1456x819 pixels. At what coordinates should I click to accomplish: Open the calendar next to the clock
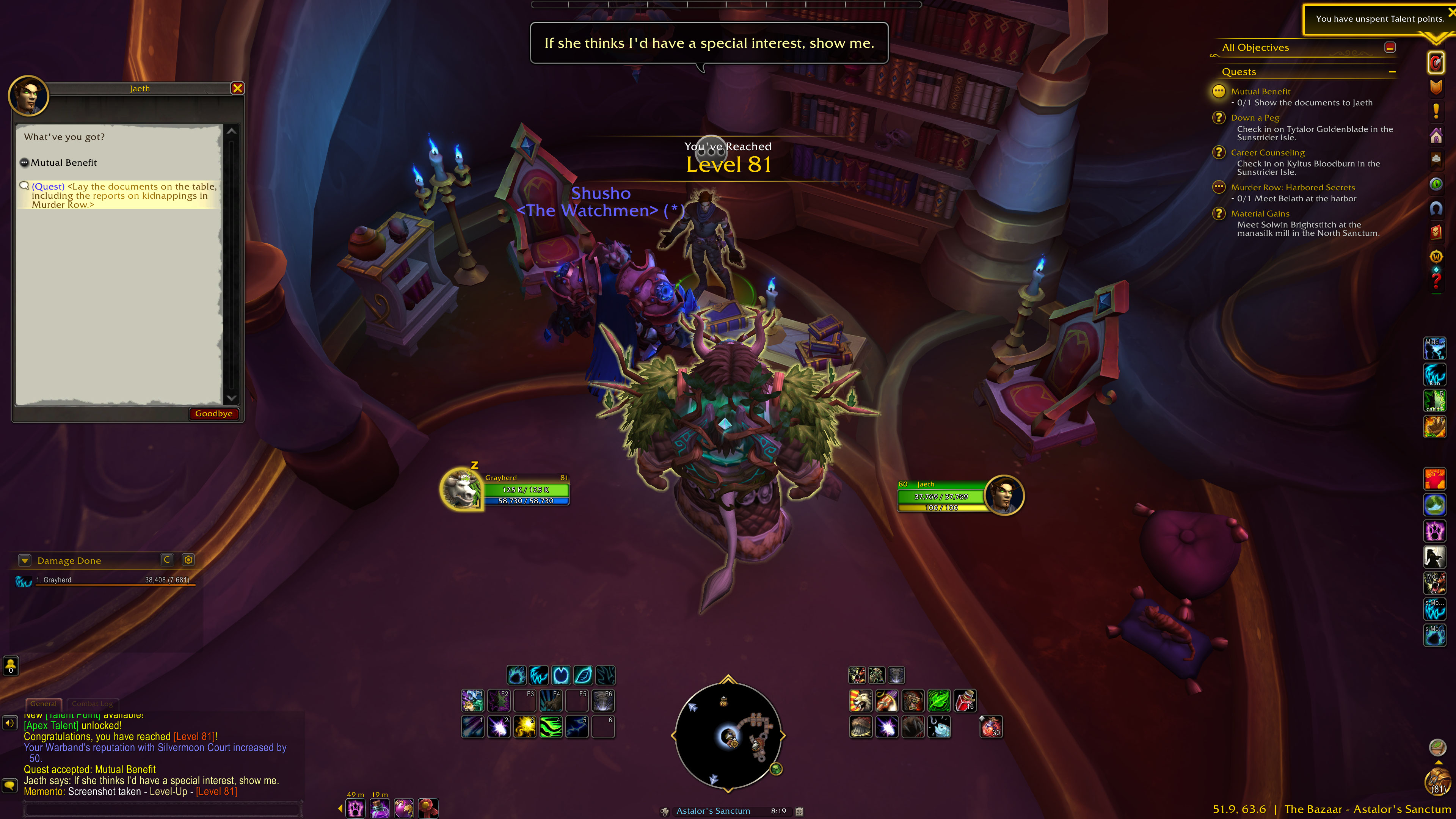click(799, 811)
